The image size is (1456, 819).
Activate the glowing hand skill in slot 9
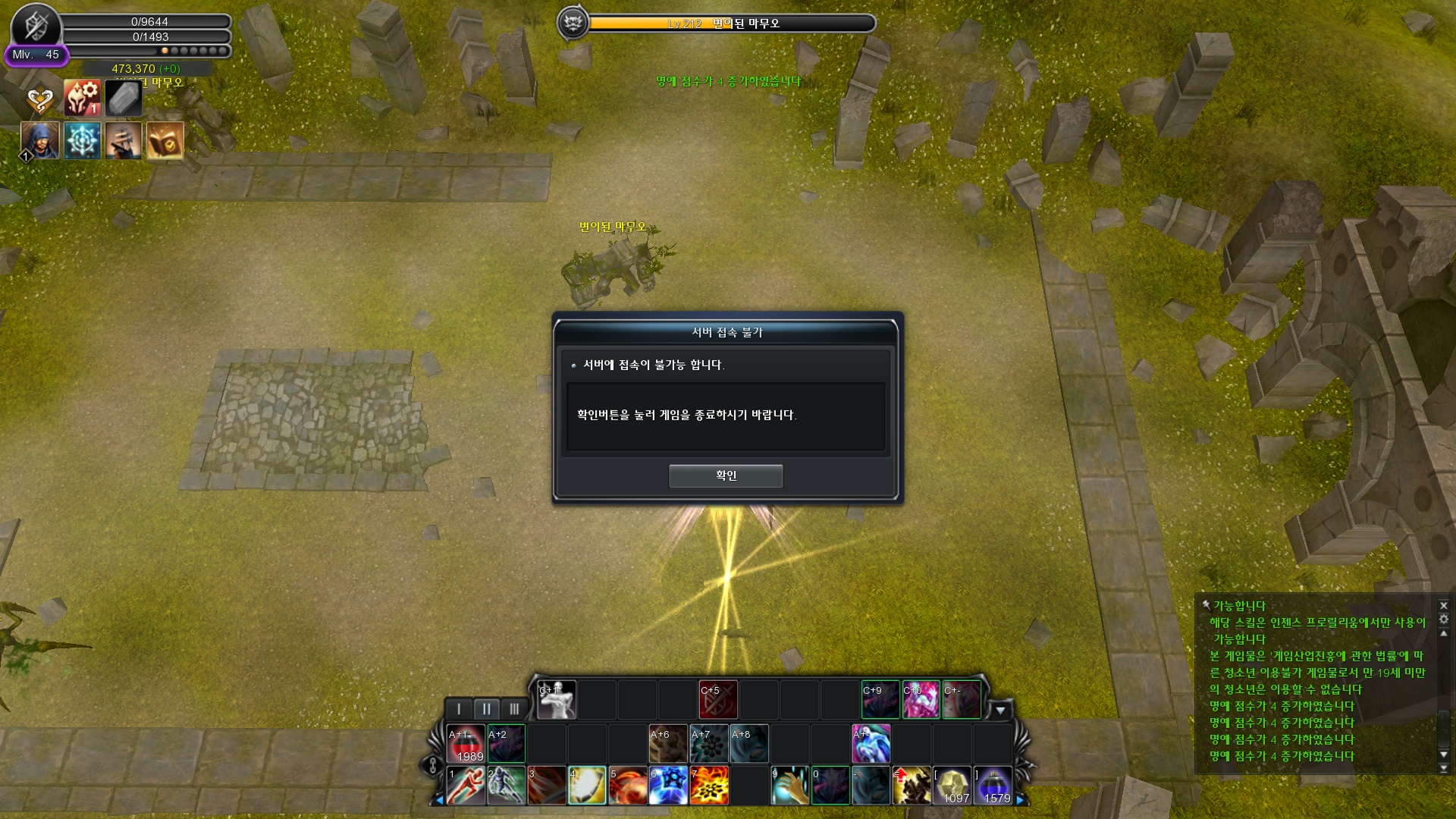click(790, 785)
